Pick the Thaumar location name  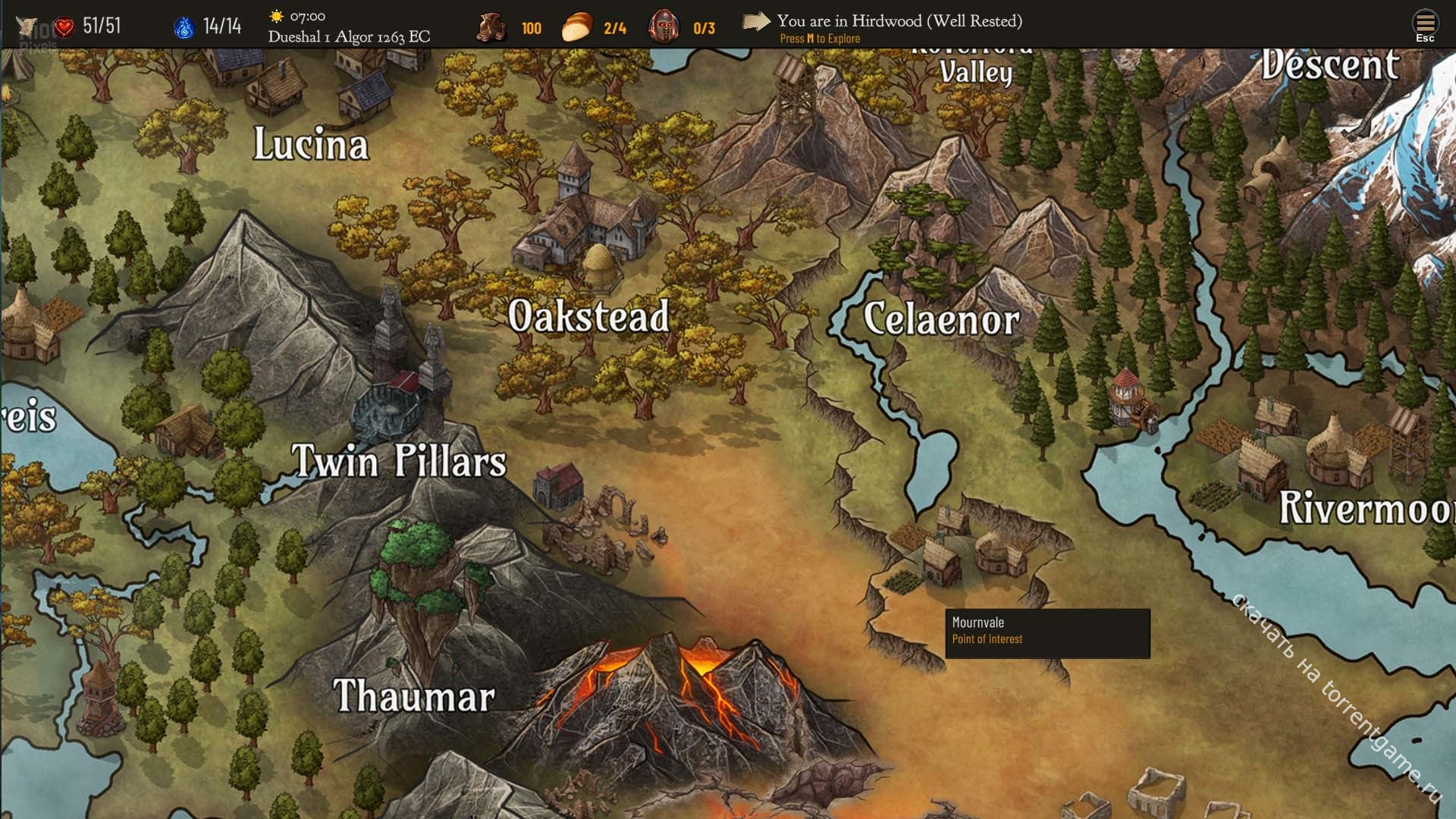tap(414, 695)
